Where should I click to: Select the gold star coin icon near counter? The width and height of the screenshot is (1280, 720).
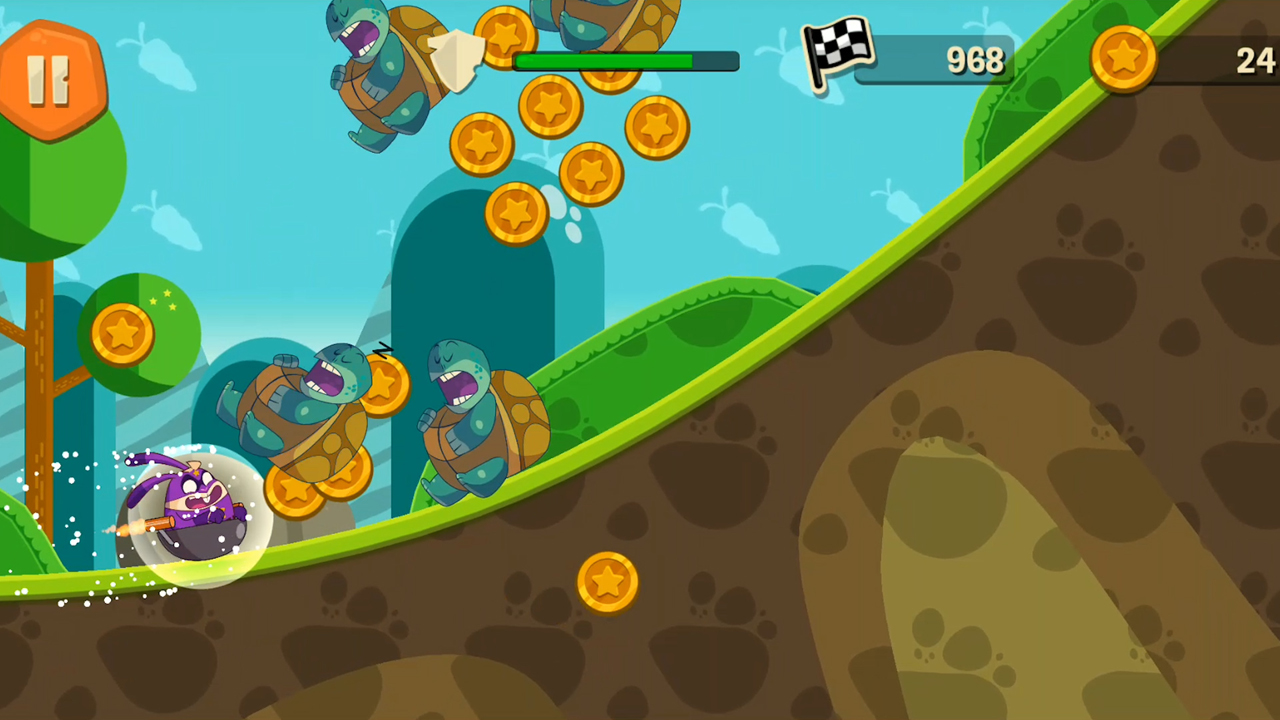click(x=1126, y=60)
